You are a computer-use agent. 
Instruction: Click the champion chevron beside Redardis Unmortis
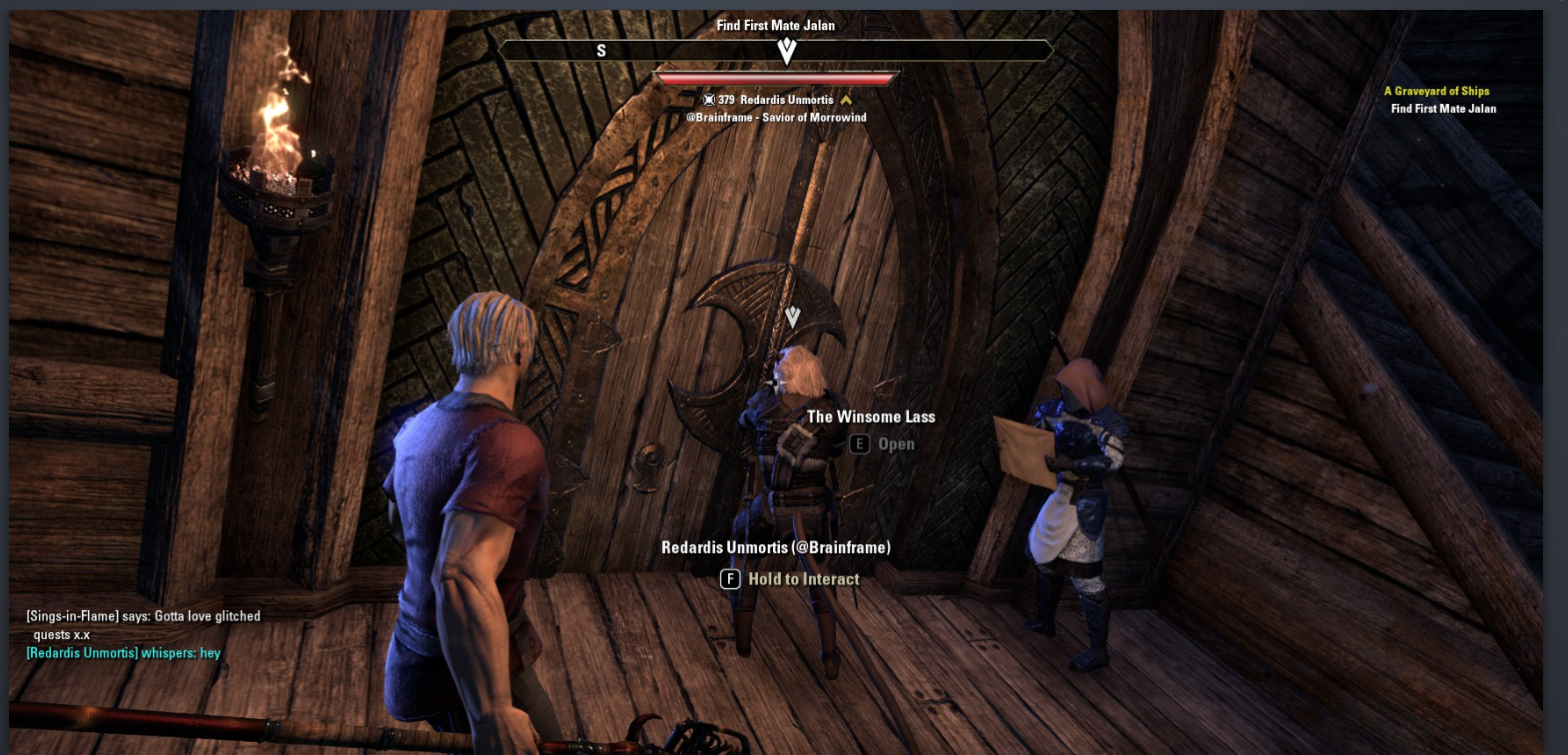847,100
